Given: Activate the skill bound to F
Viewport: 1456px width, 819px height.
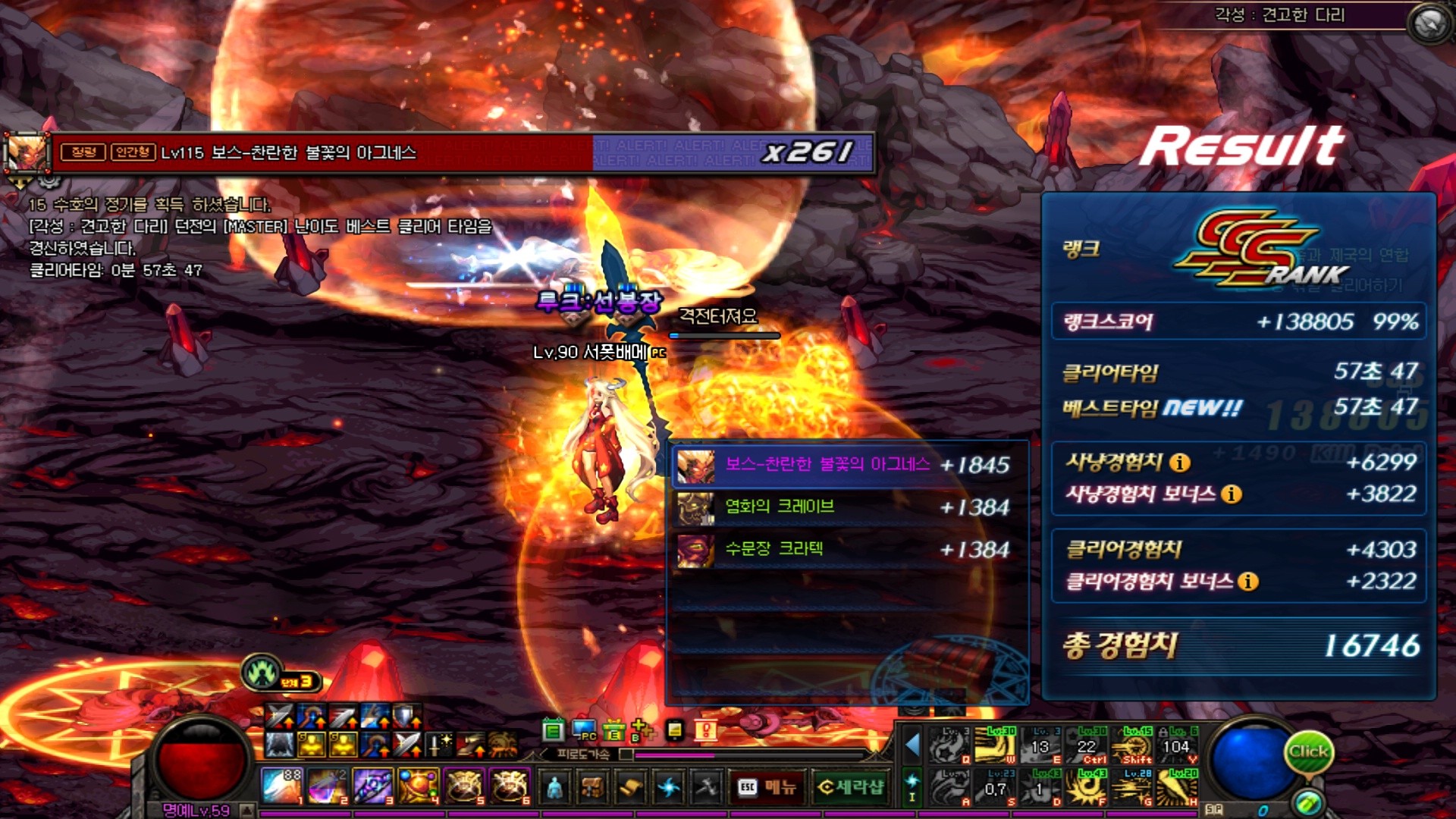Looking at the screenshot, I should click(x=1088, y=787).
